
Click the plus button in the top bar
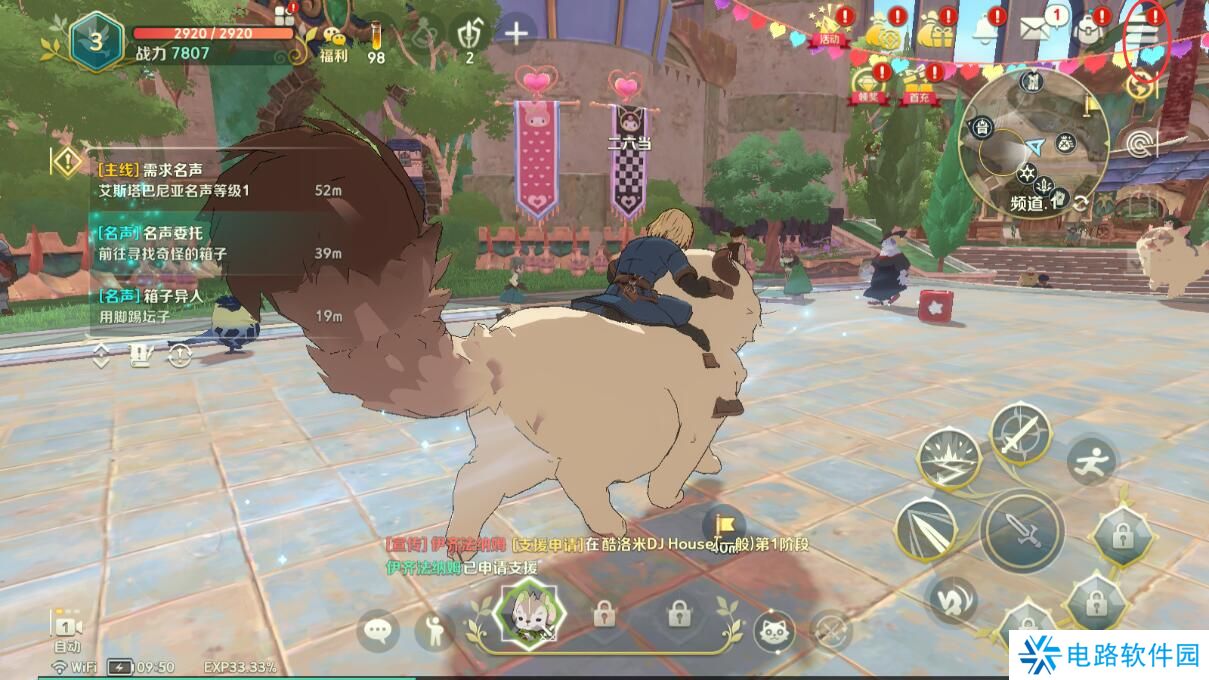point(516,34)
